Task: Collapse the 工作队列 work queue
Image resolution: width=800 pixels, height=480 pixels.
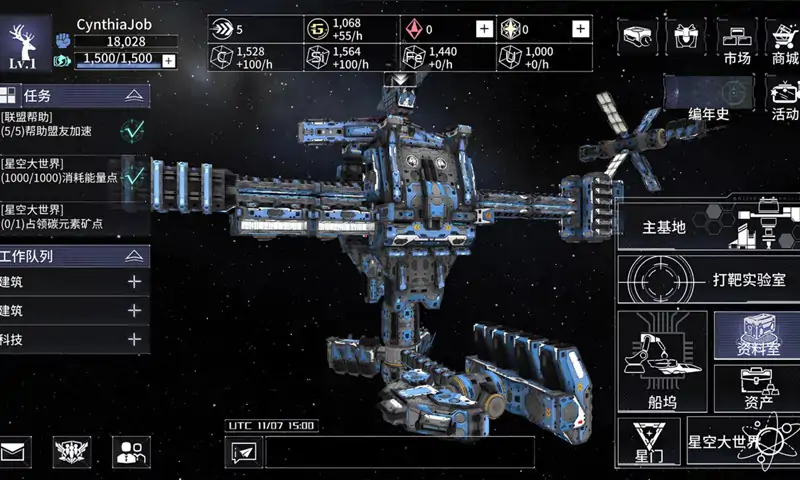Action: pos(133,256)
